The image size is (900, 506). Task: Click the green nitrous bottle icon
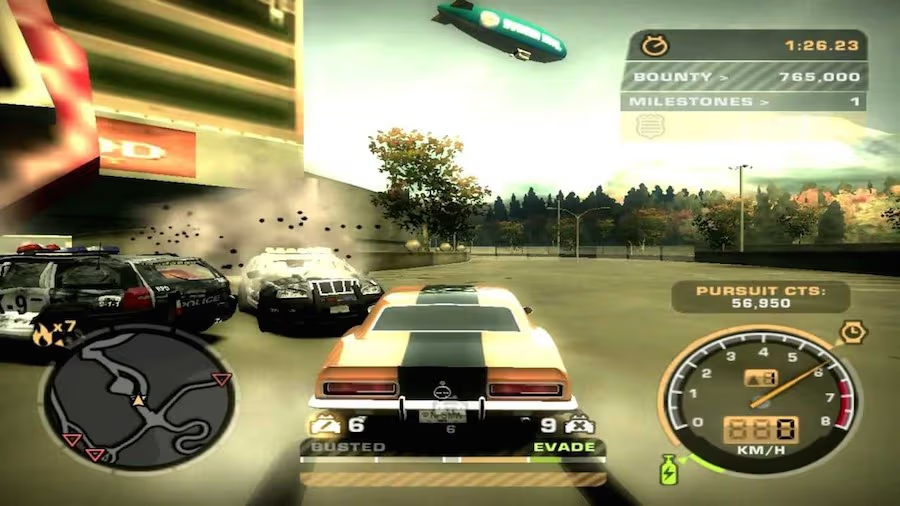(668, 469)
